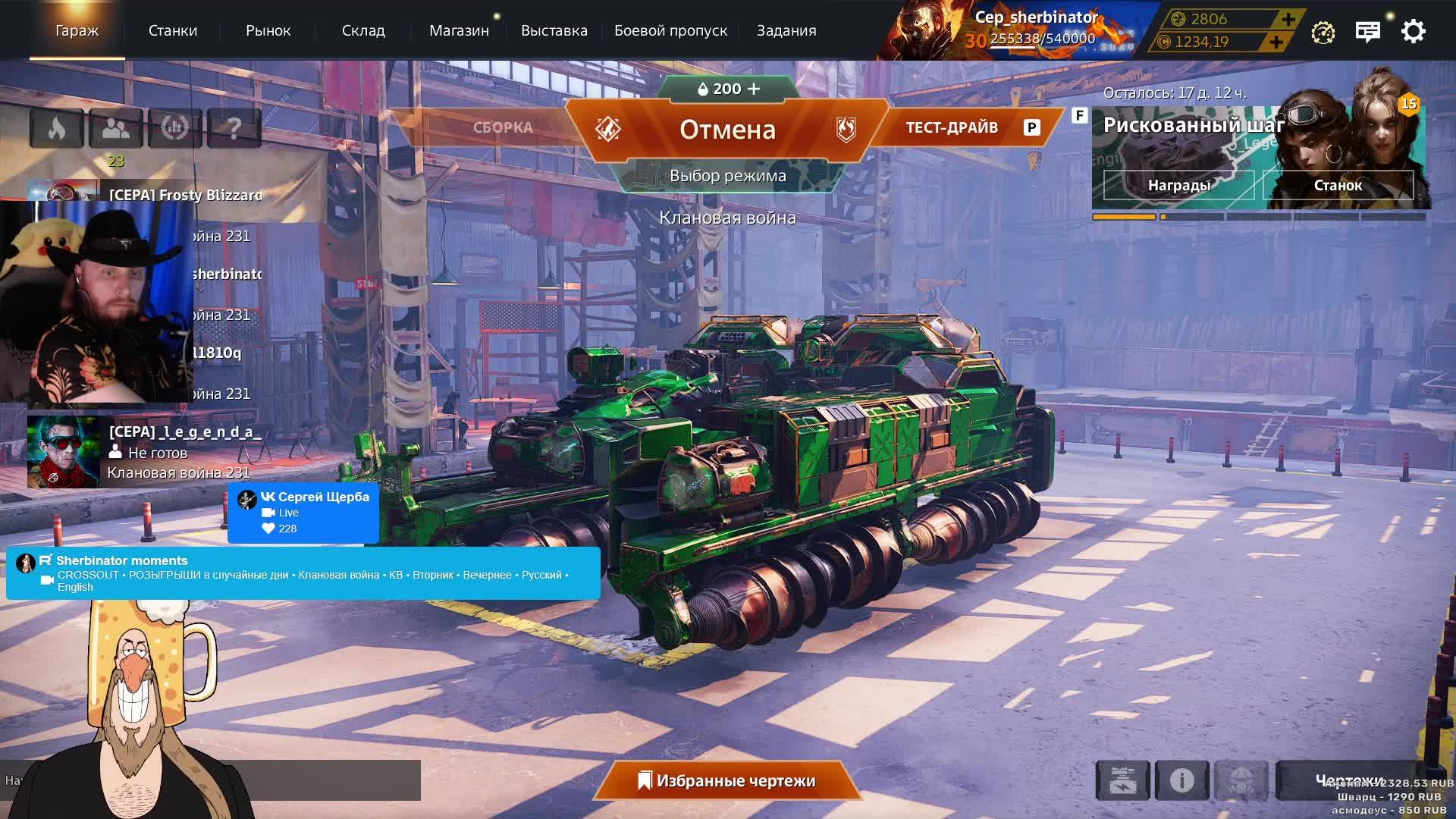Open the question mark help button
The height and width of the screenshot is (819, 1456).
(x=234, y=128)
